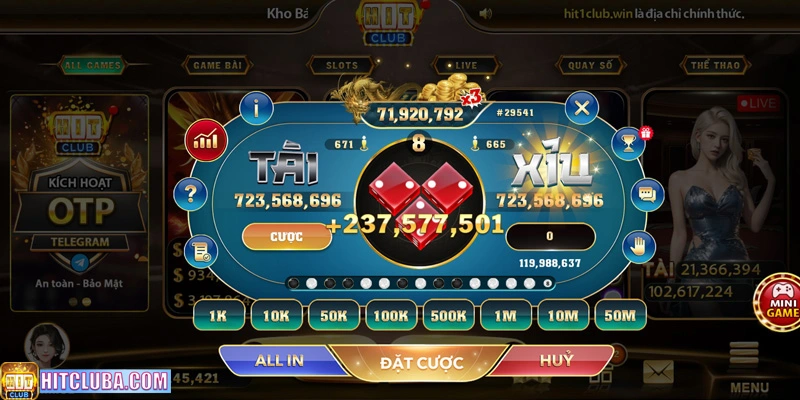Switch to the SLOTS category
The width and height of the screenshot is (800, 400).
[x=342, y=66]
